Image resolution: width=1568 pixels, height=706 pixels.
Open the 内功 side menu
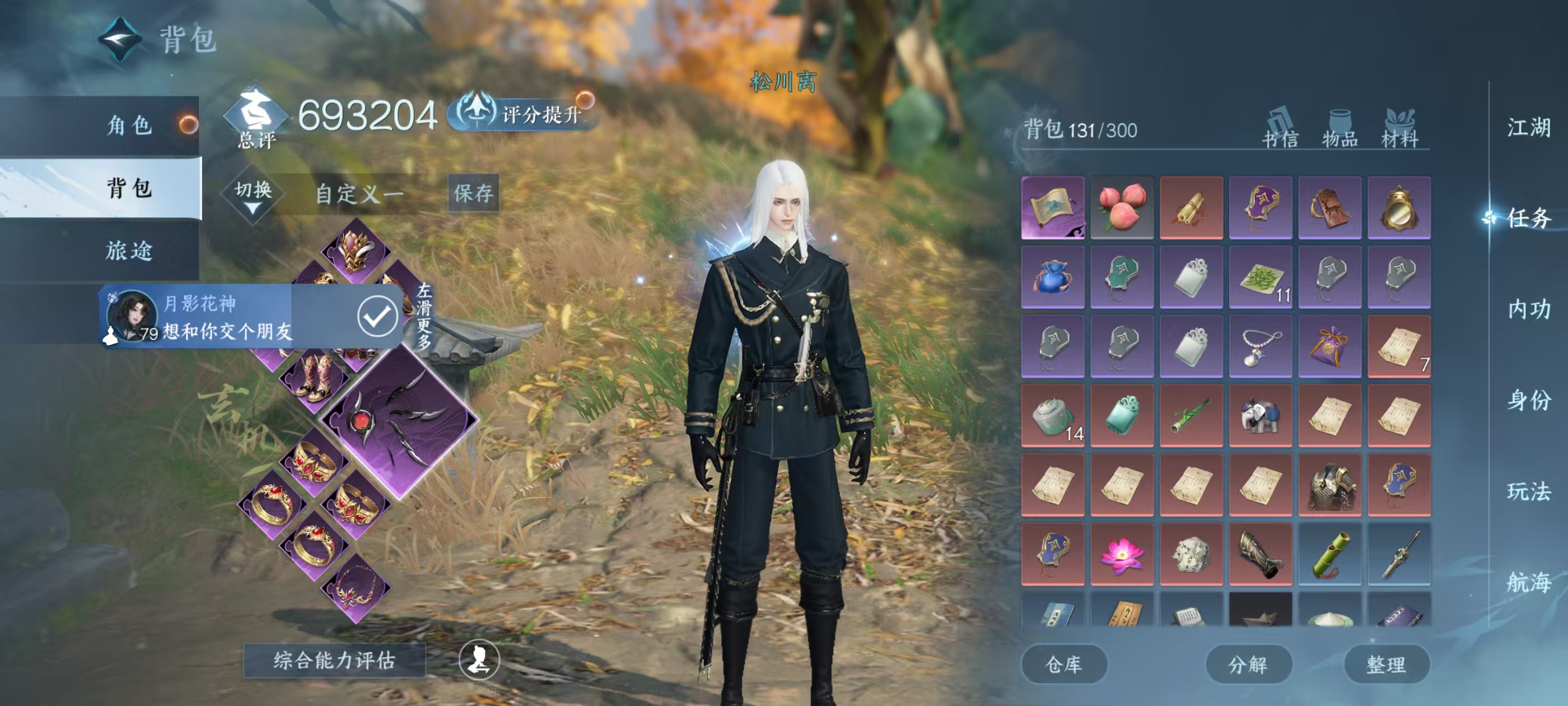click(1528, 309)
